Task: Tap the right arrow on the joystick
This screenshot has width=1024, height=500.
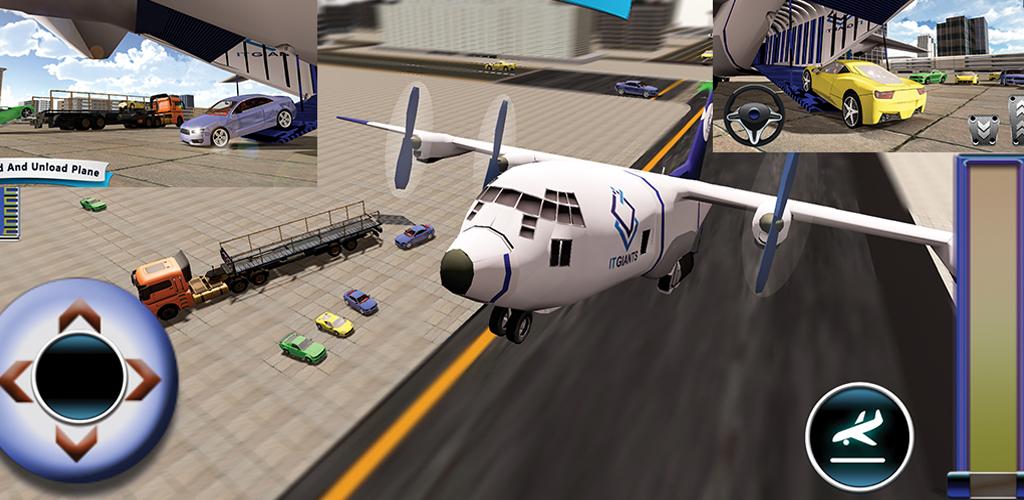Action: (141, 379)
